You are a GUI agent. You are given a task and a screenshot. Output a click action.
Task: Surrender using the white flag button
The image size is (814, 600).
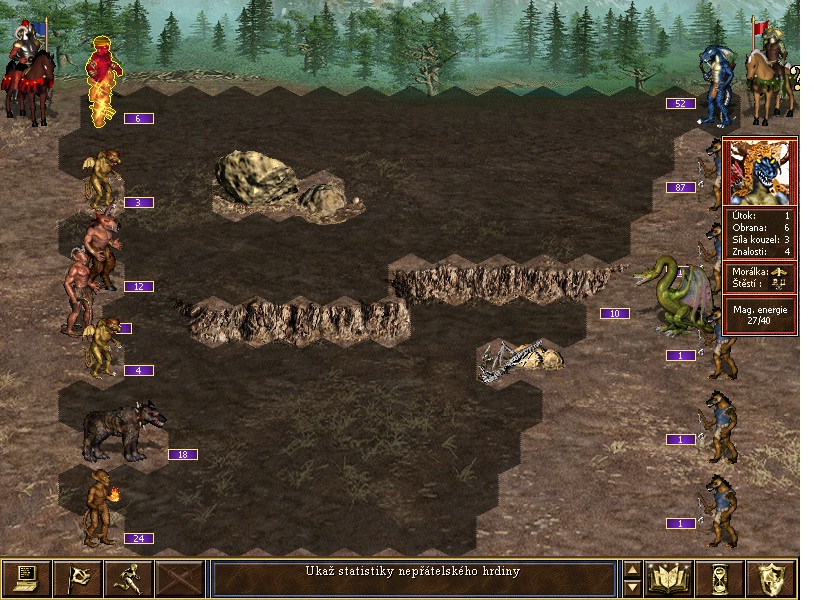tap(77, 578)
